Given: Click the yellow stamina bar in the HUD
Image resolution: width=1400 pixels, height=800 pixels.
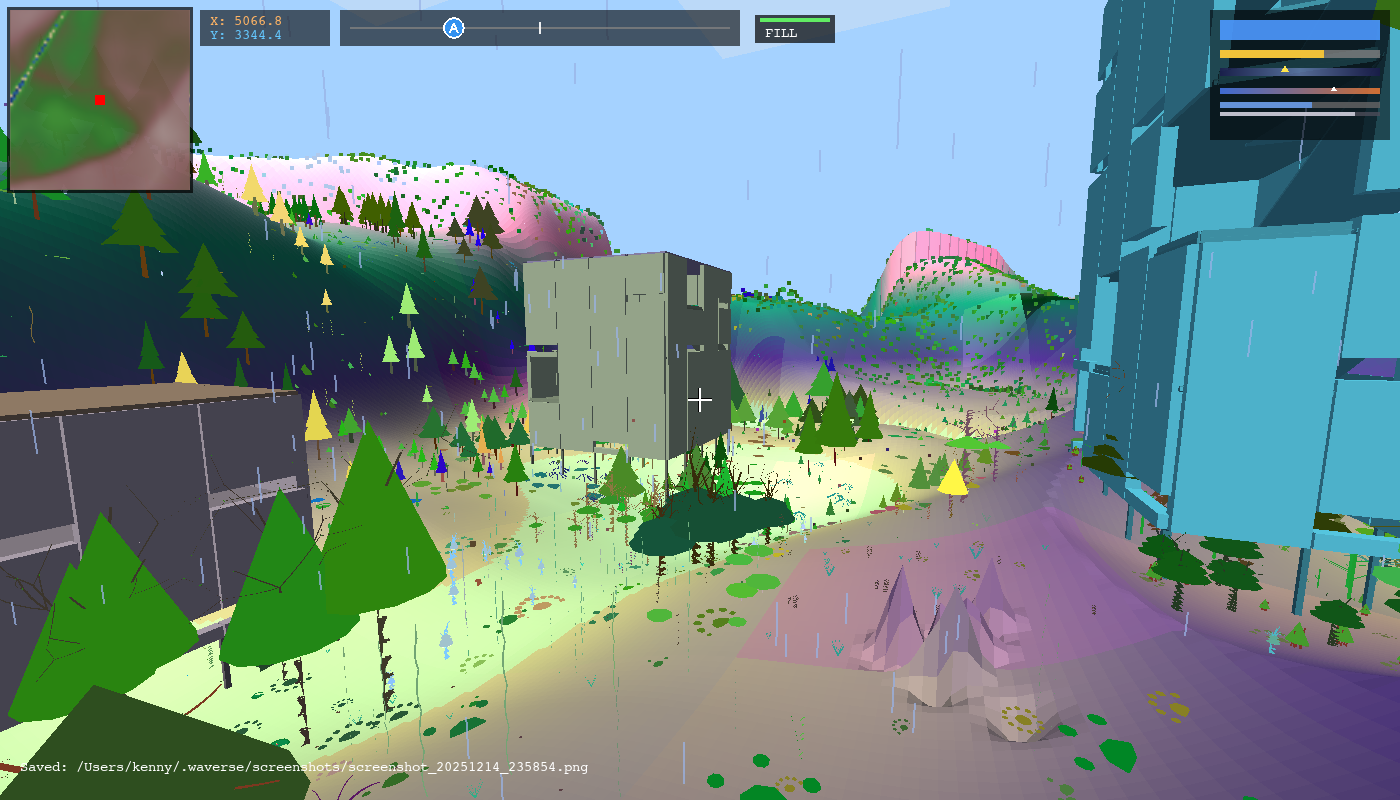Looking at the screenshot, I should coord(1270,53).
